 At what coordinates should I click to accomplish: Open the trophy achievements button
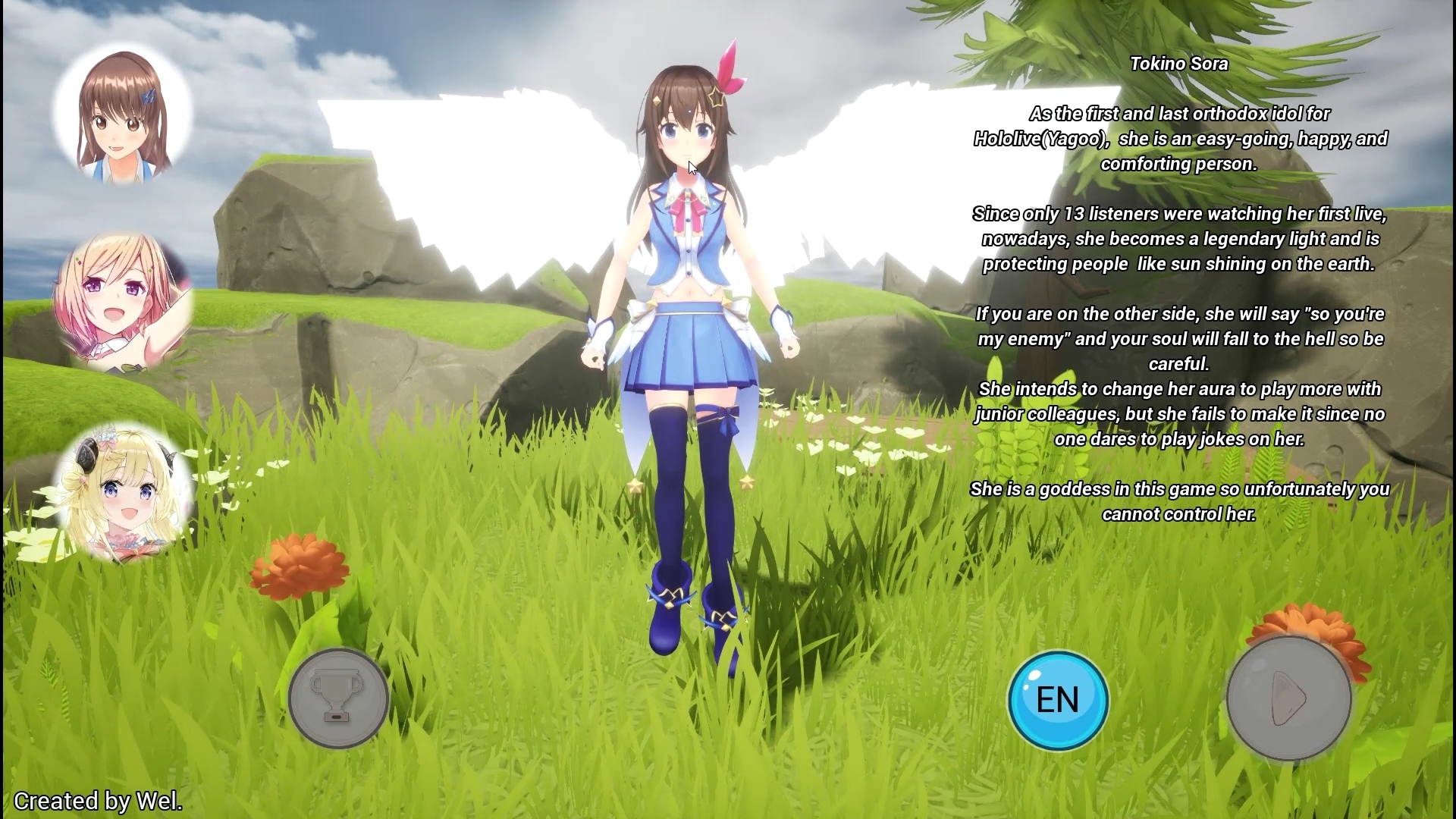338,698
